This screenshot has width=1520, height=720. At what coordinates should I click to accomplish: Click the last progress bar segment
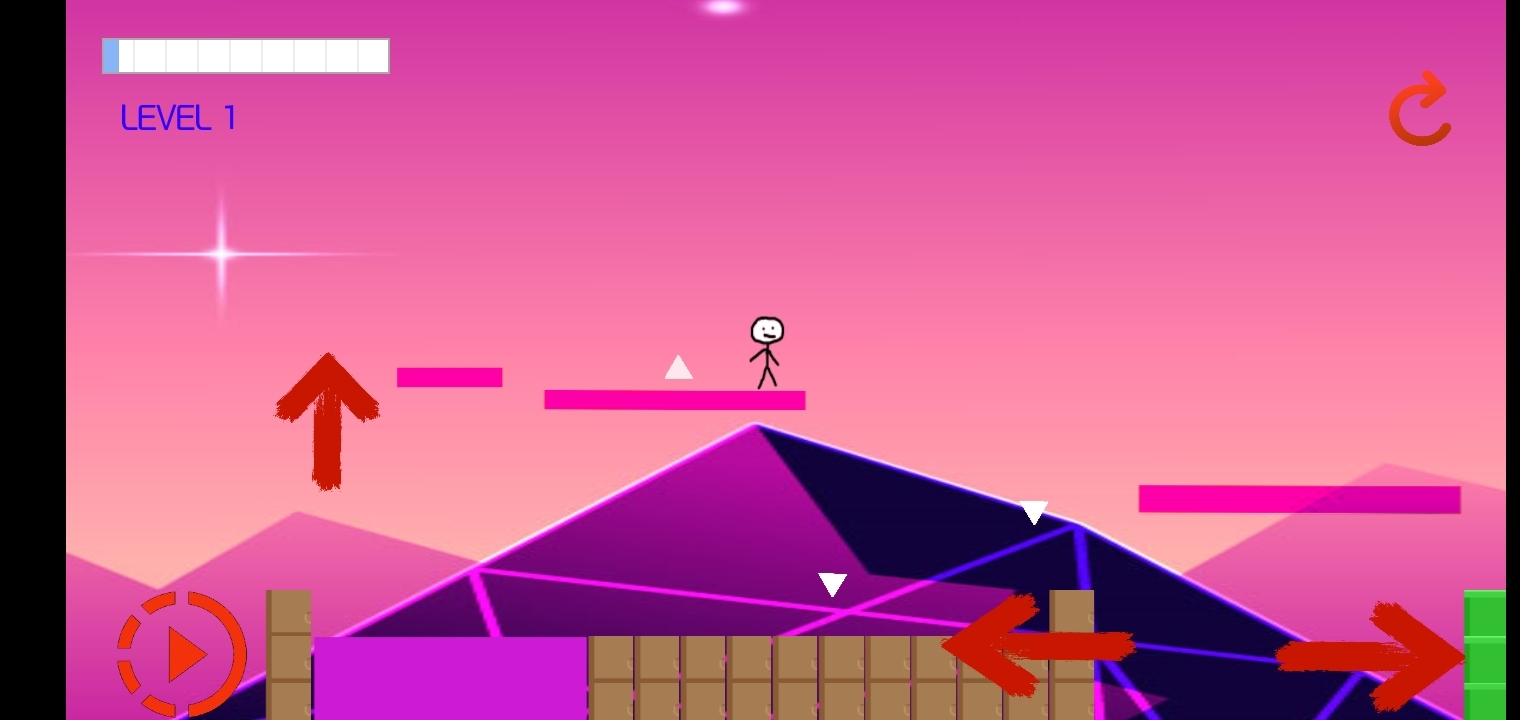point(372,56)
